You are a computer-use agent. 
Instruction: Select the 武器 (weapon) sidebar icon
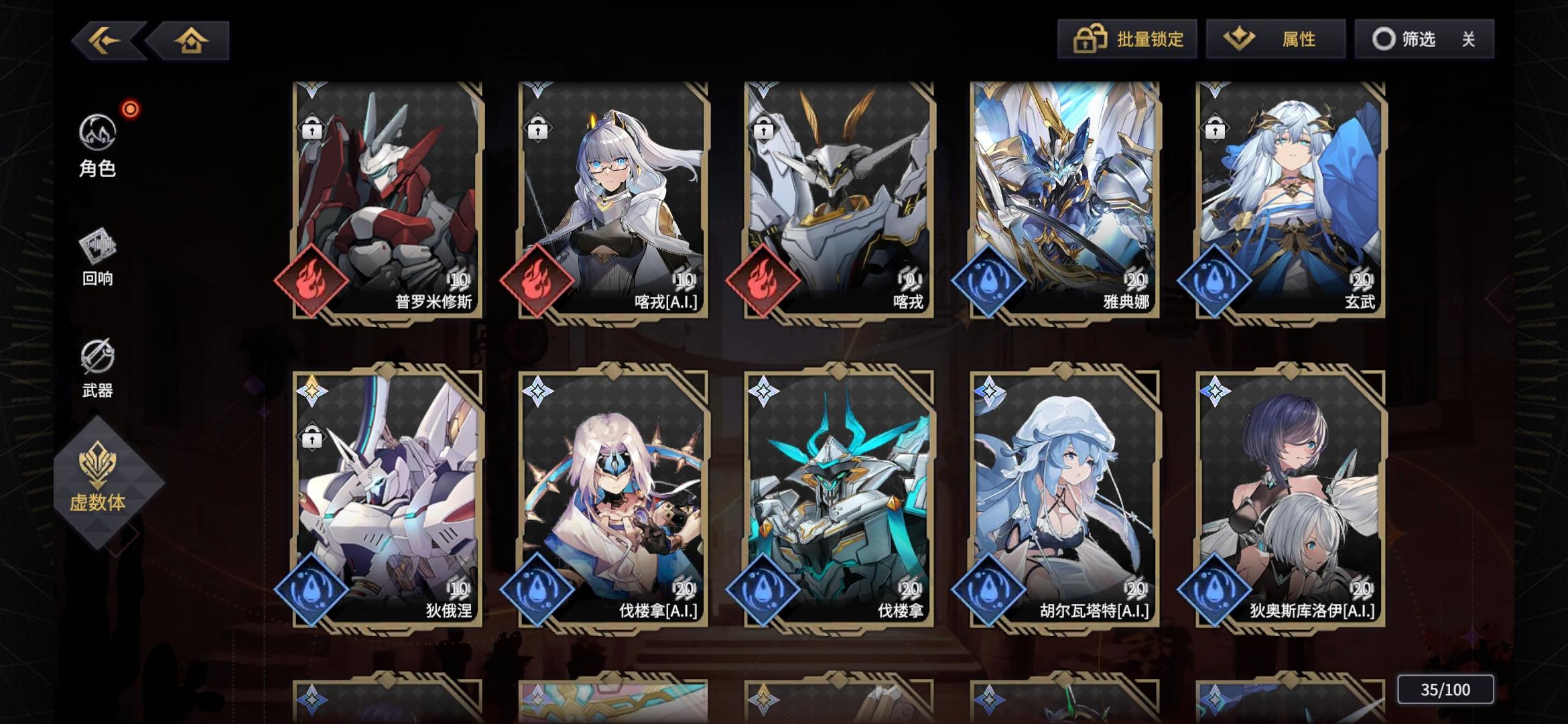99,357
